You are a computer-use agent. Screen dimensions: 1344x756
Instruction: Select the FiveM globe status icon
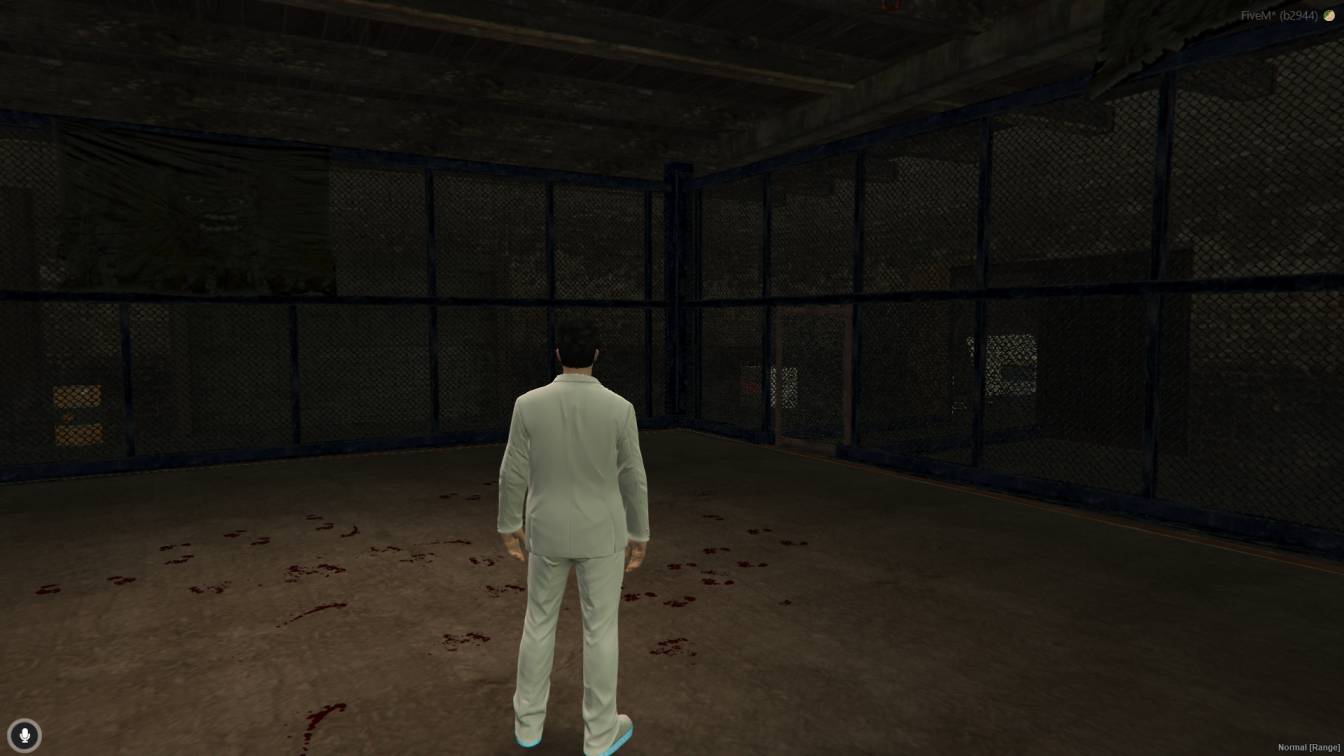[x=1328, y=15]
